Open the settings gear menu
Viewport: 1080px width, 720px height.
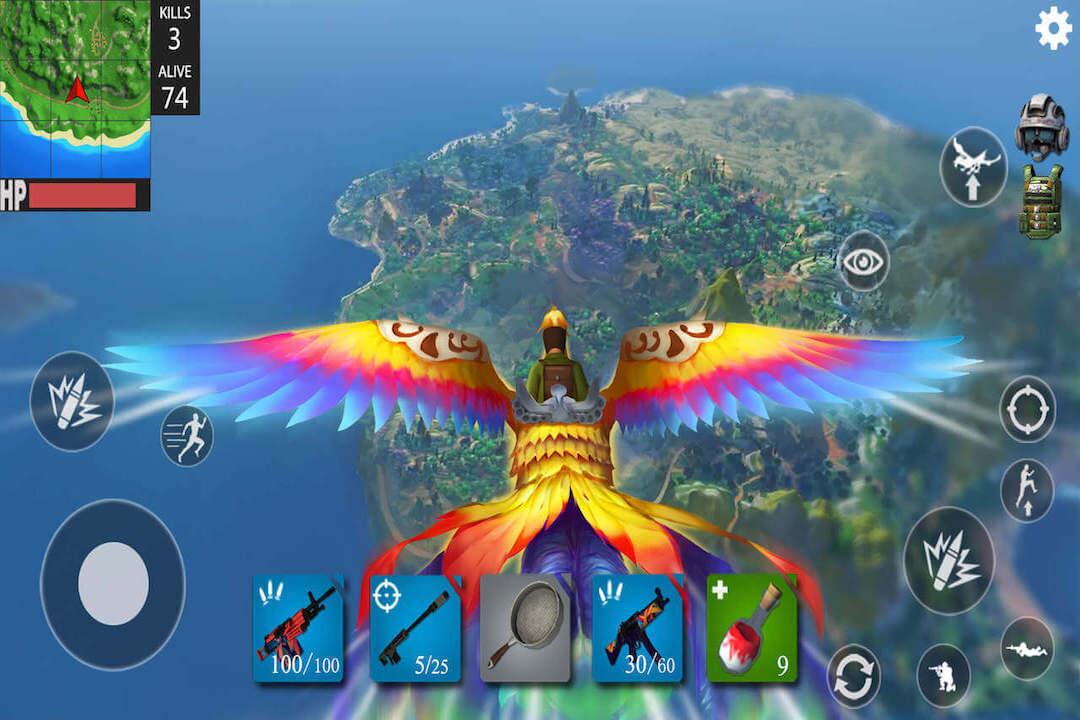(x=1052, y=28)
